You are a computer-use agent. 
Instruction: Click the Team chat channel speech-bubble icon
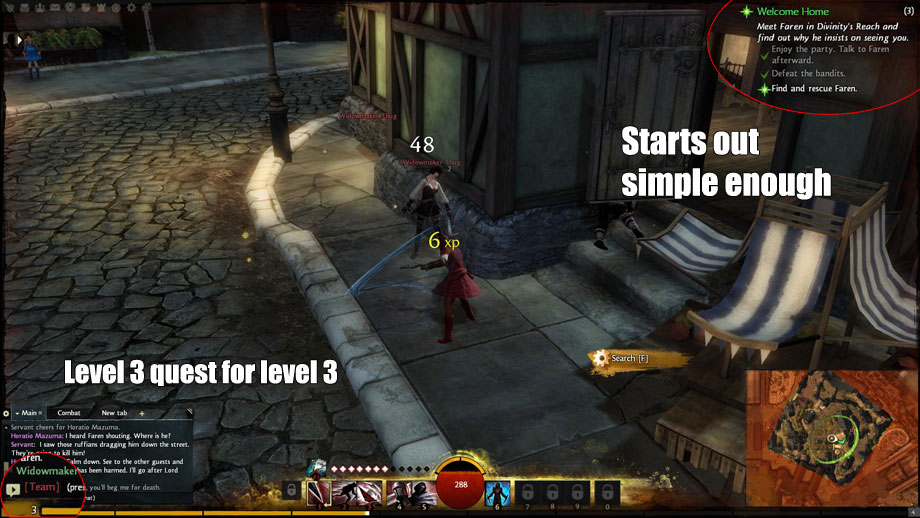coord(12,489)
